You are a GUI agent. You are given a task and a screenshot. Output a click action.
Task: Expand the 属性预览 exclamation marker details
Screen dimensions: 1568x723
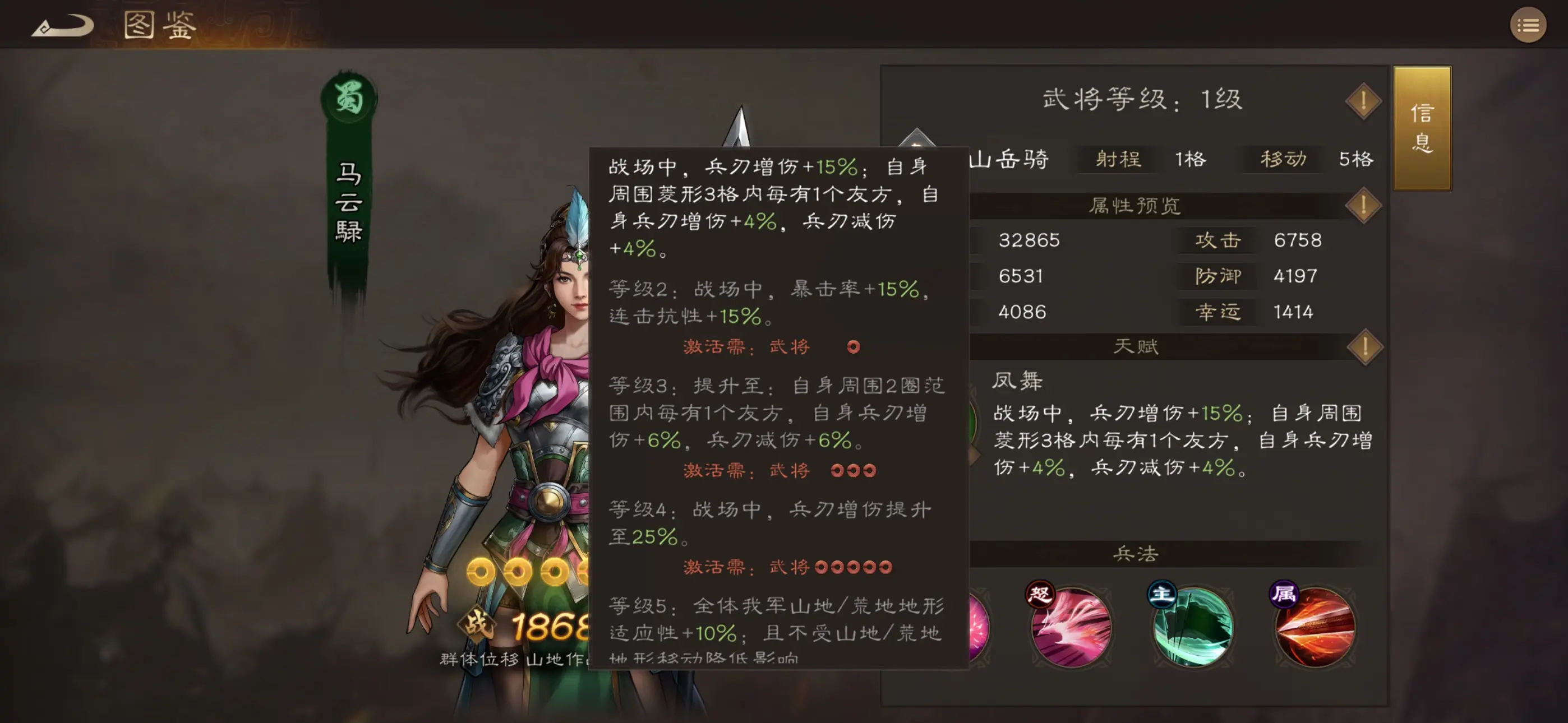1363,205
